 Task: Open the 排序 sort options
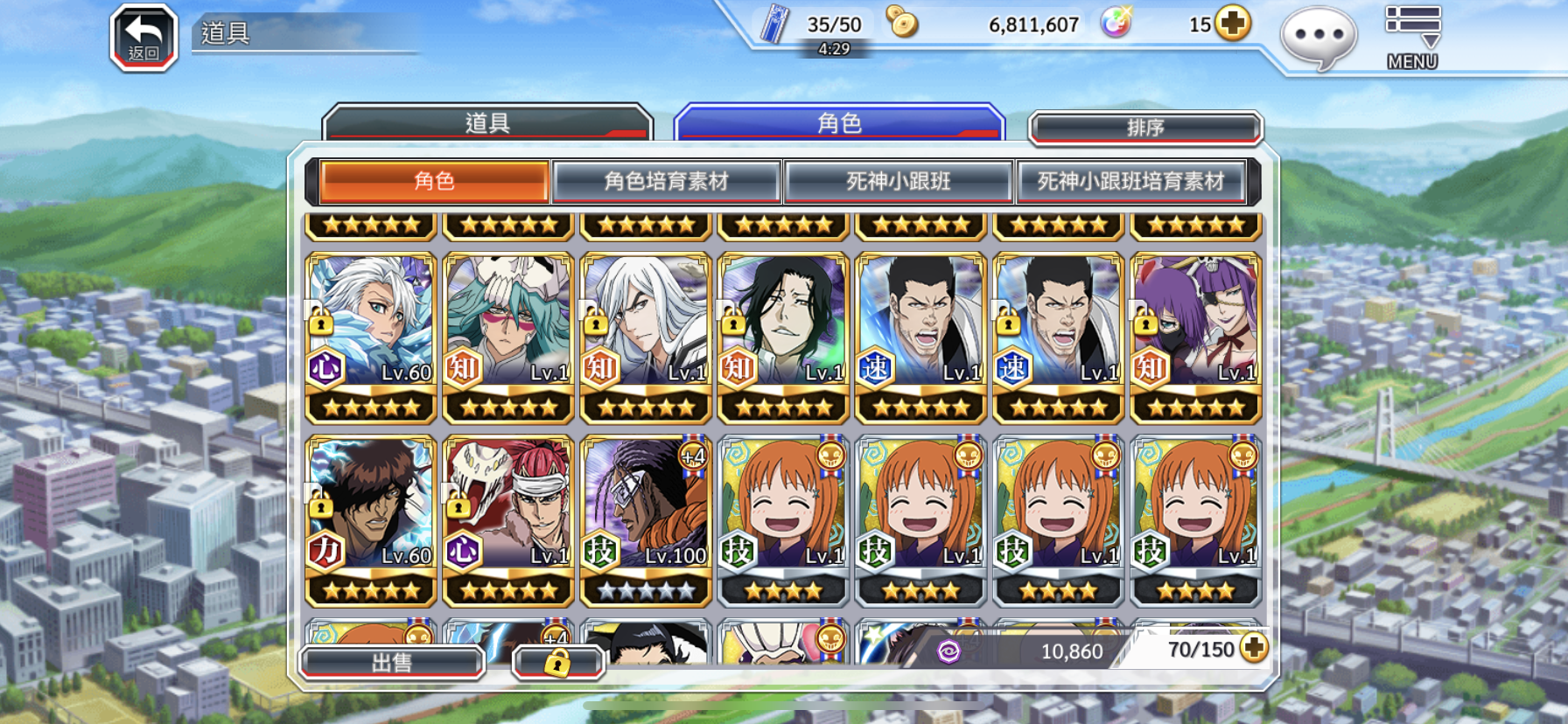coord(1146,127)
